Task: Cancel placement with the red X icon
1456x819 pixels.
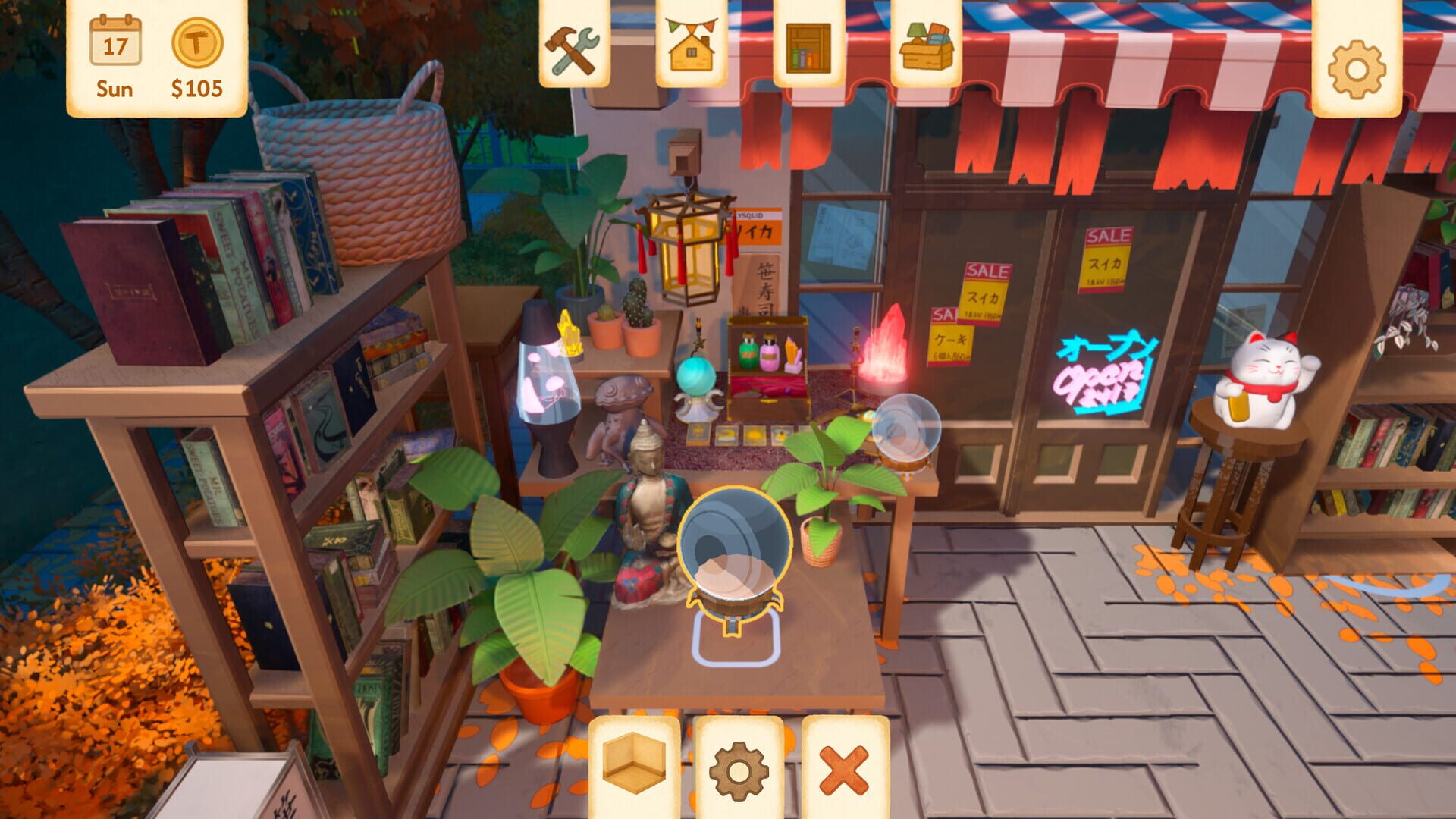Action: [x=843, y=767]
